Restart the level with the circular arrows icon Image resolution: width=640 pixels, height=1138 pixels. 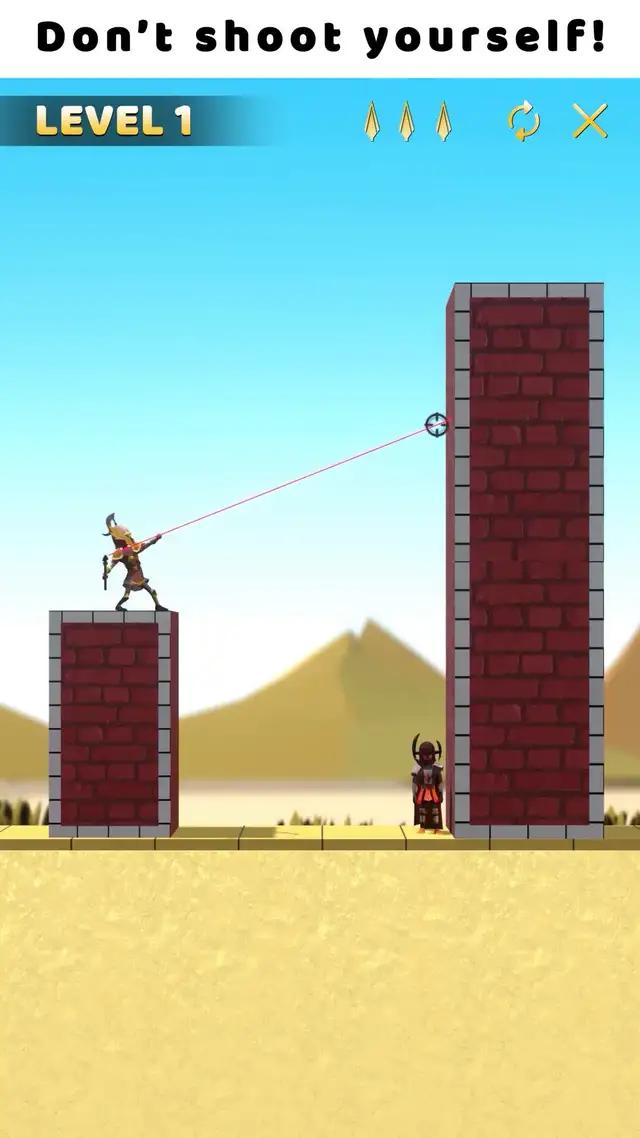(524, 122)
